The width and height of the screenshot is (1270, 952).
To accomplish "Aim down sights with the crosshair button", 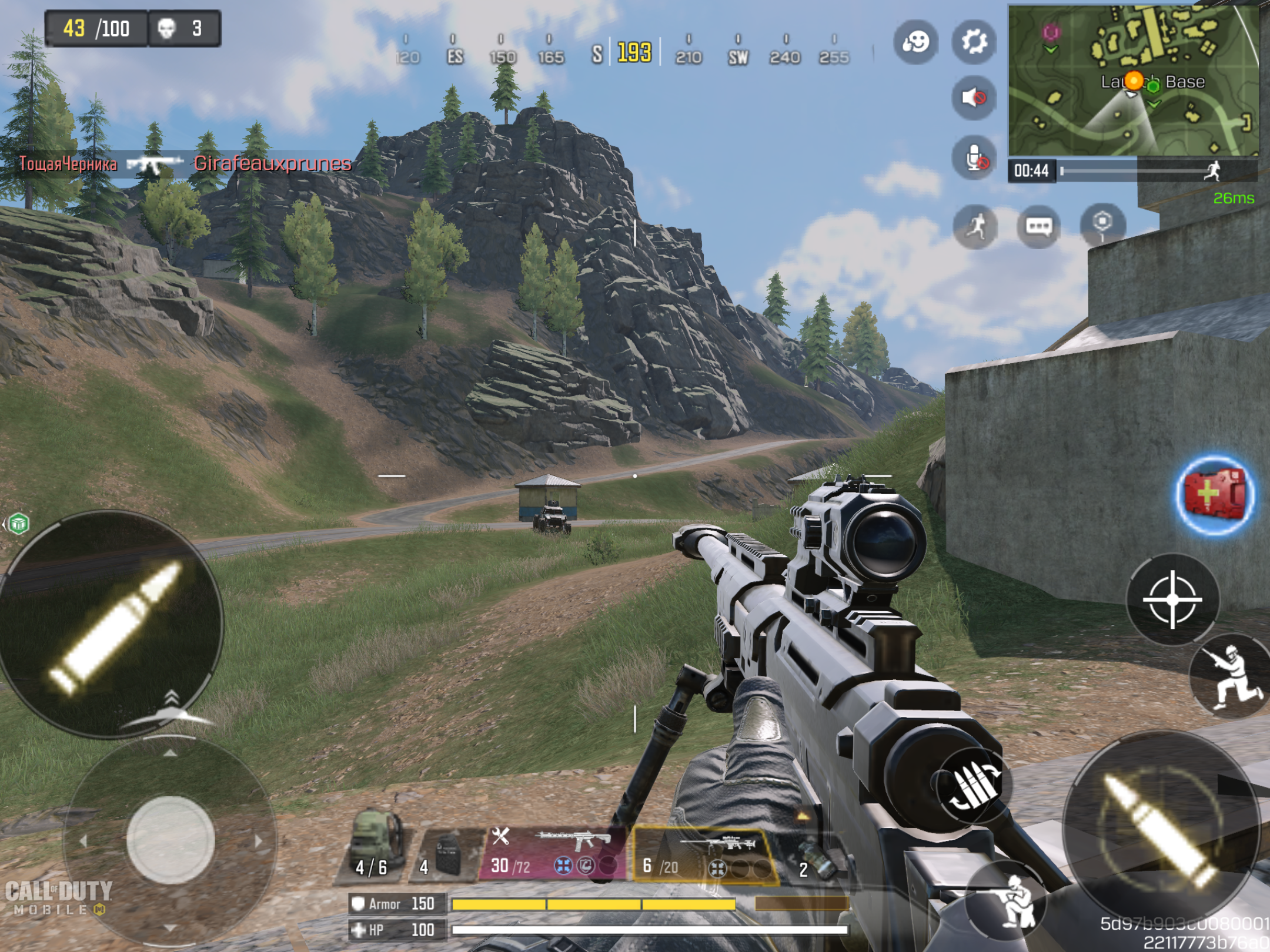I will coord(1172,599).
